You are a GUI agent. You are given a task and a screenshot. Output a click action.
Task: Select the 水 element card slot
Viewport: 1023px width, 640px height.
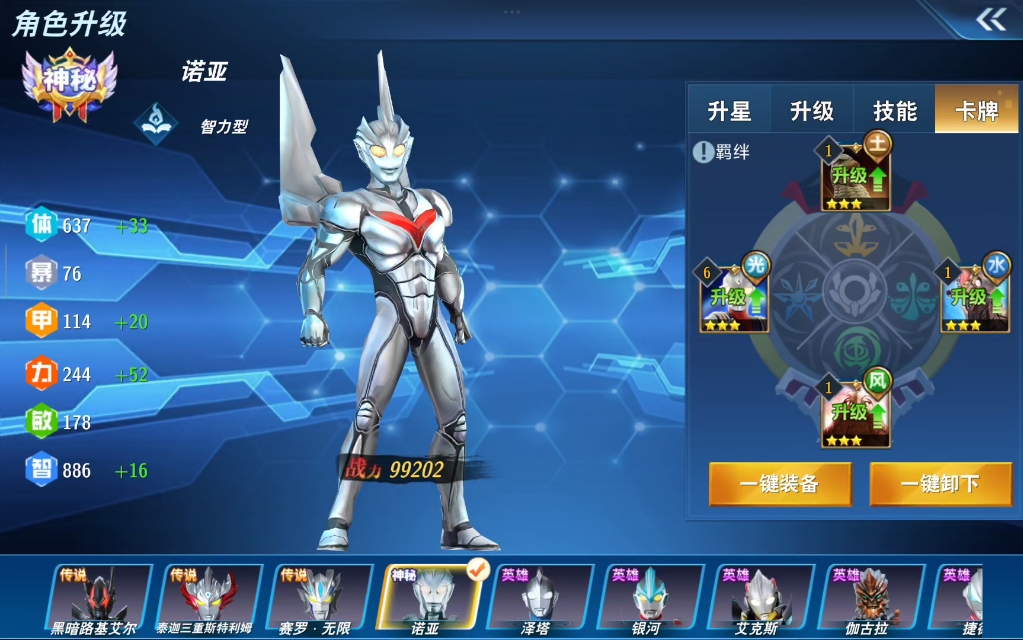(975, 295)
